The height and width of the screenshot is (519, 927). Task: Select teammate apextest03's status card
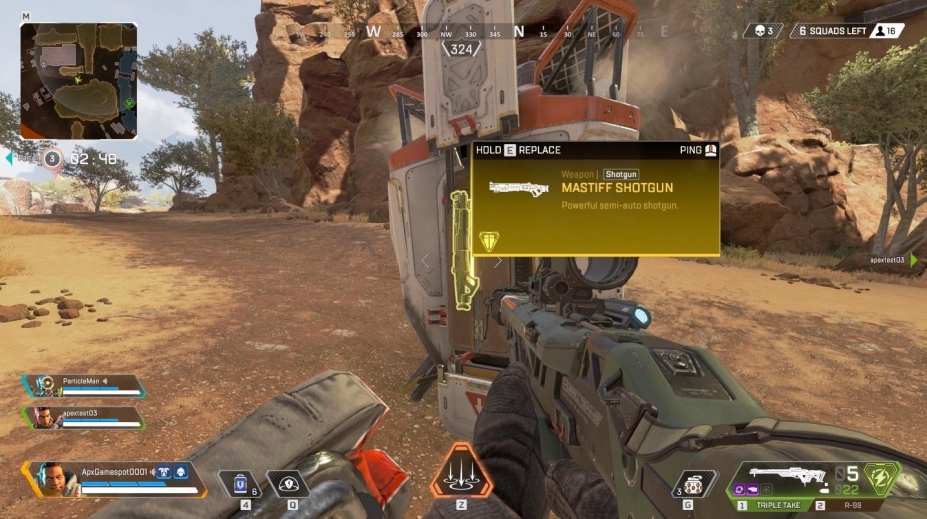[x=83, y=416]
